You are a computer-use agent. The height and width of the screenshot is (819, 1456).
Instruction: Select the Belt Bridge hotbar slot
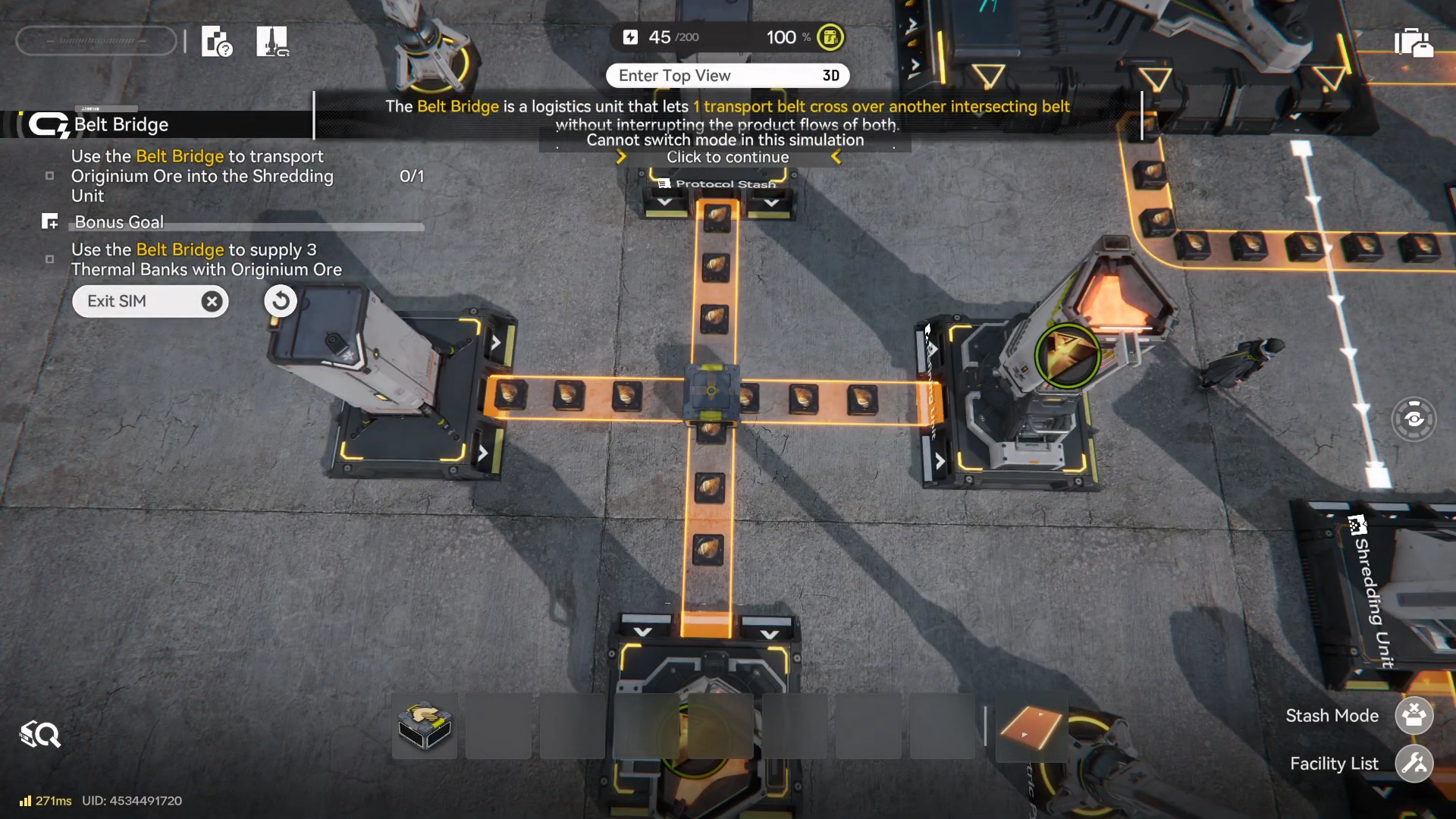tap(425, 726)
